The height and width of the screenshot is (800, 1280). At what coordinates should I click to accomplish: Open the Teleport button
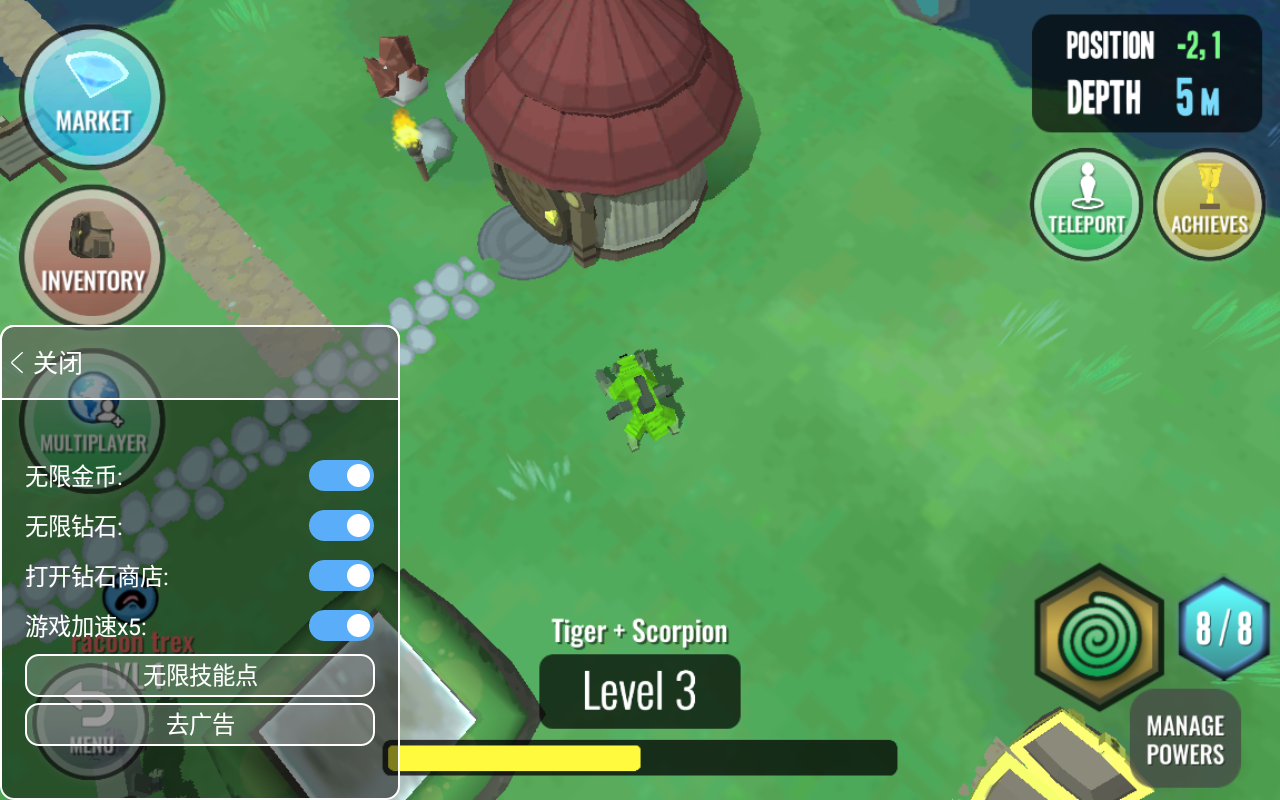(1086, 204)
